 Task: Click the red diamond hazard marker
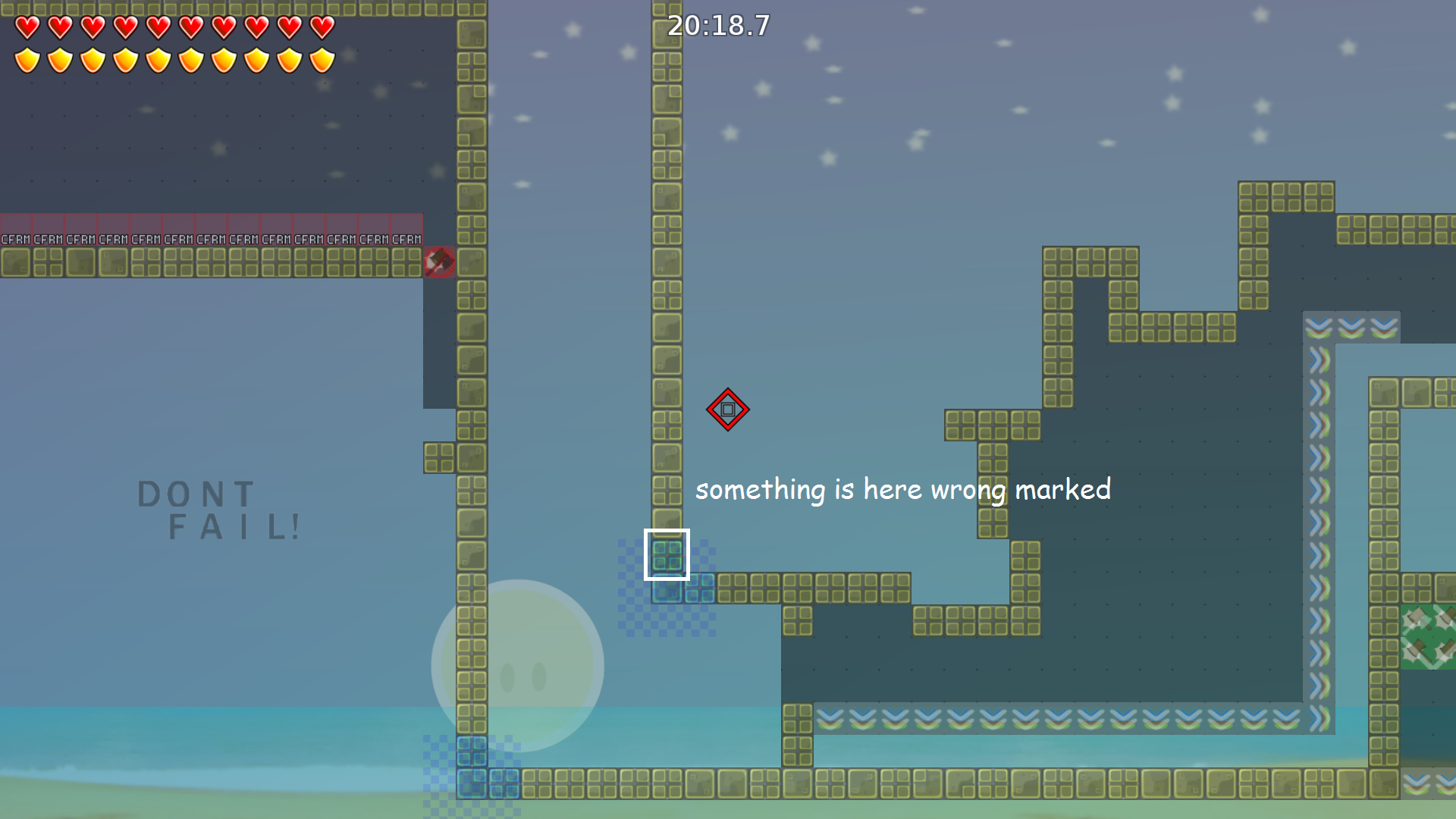click(x=728, y=409)
